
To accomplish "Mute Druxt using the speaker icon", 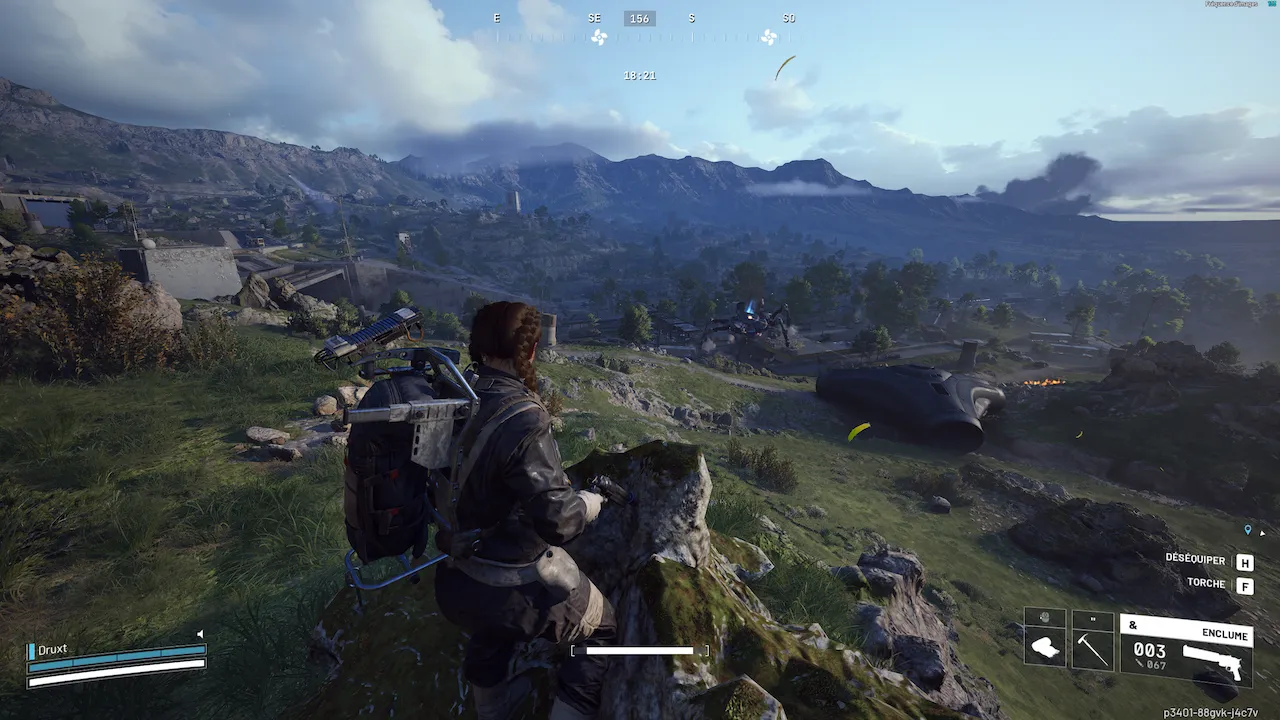I will [x=200, y=633].
